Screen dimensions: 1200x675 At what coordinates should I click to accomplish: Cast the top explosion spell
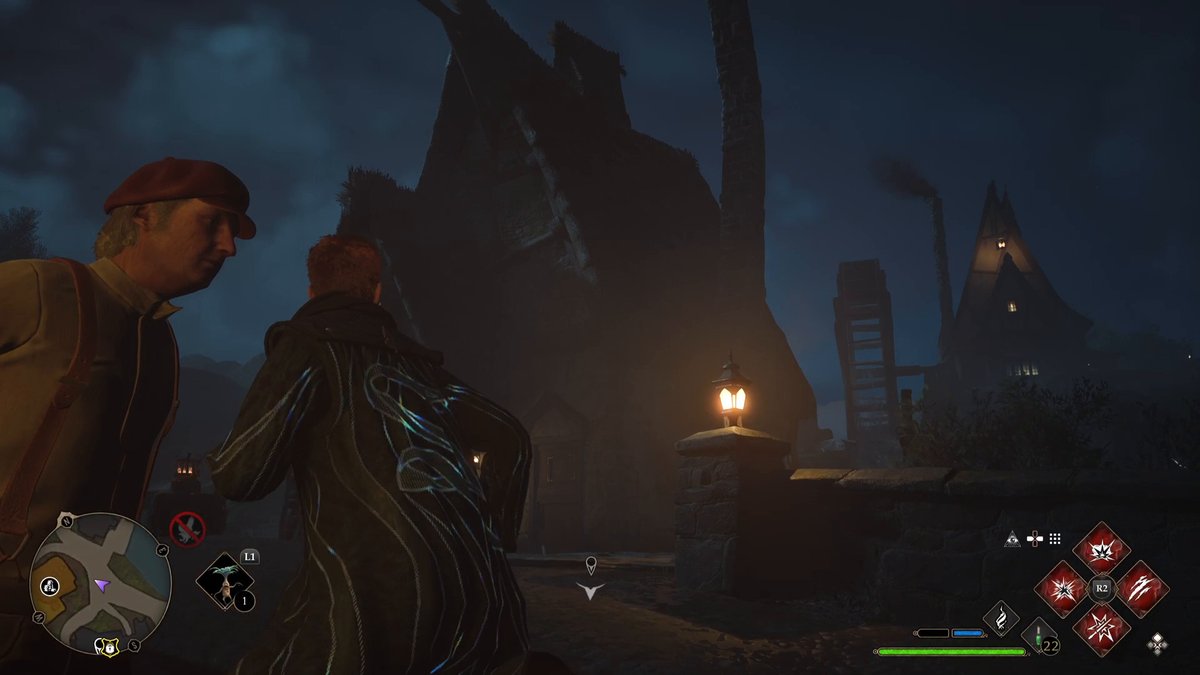tap(1101, 548)
